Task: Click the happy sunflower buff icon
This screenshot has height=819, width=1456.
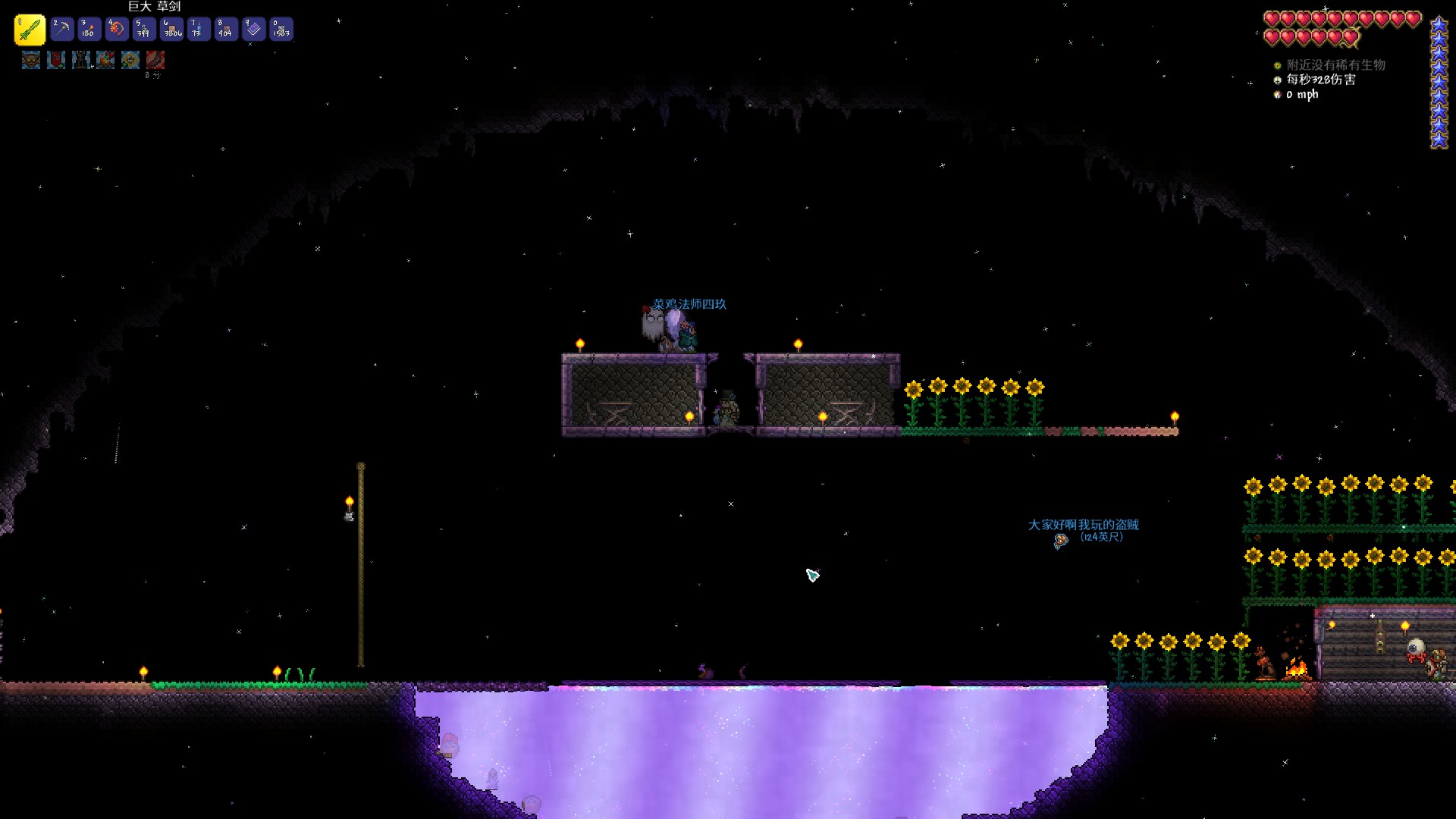Action: (130, 59)
